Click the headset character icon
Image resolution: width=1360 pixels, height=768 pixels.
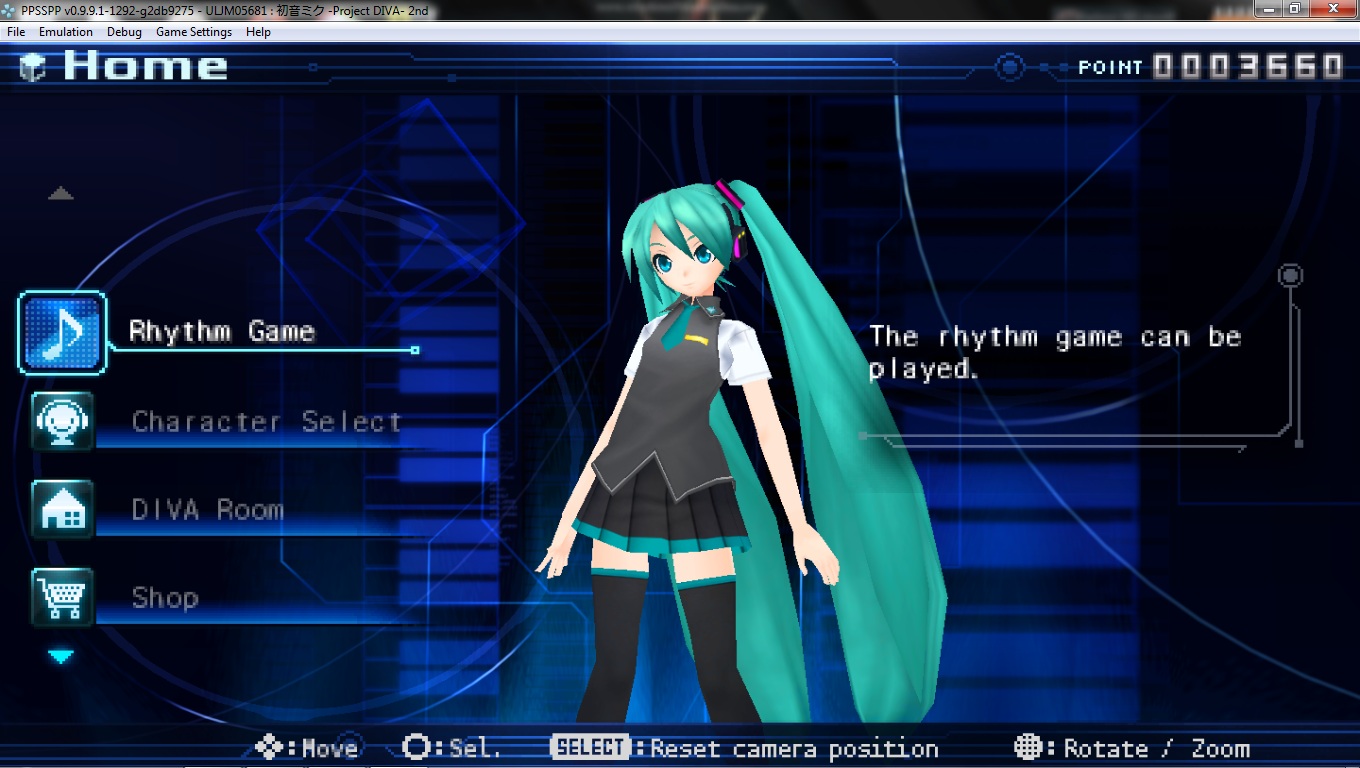[x=62, y=421]
